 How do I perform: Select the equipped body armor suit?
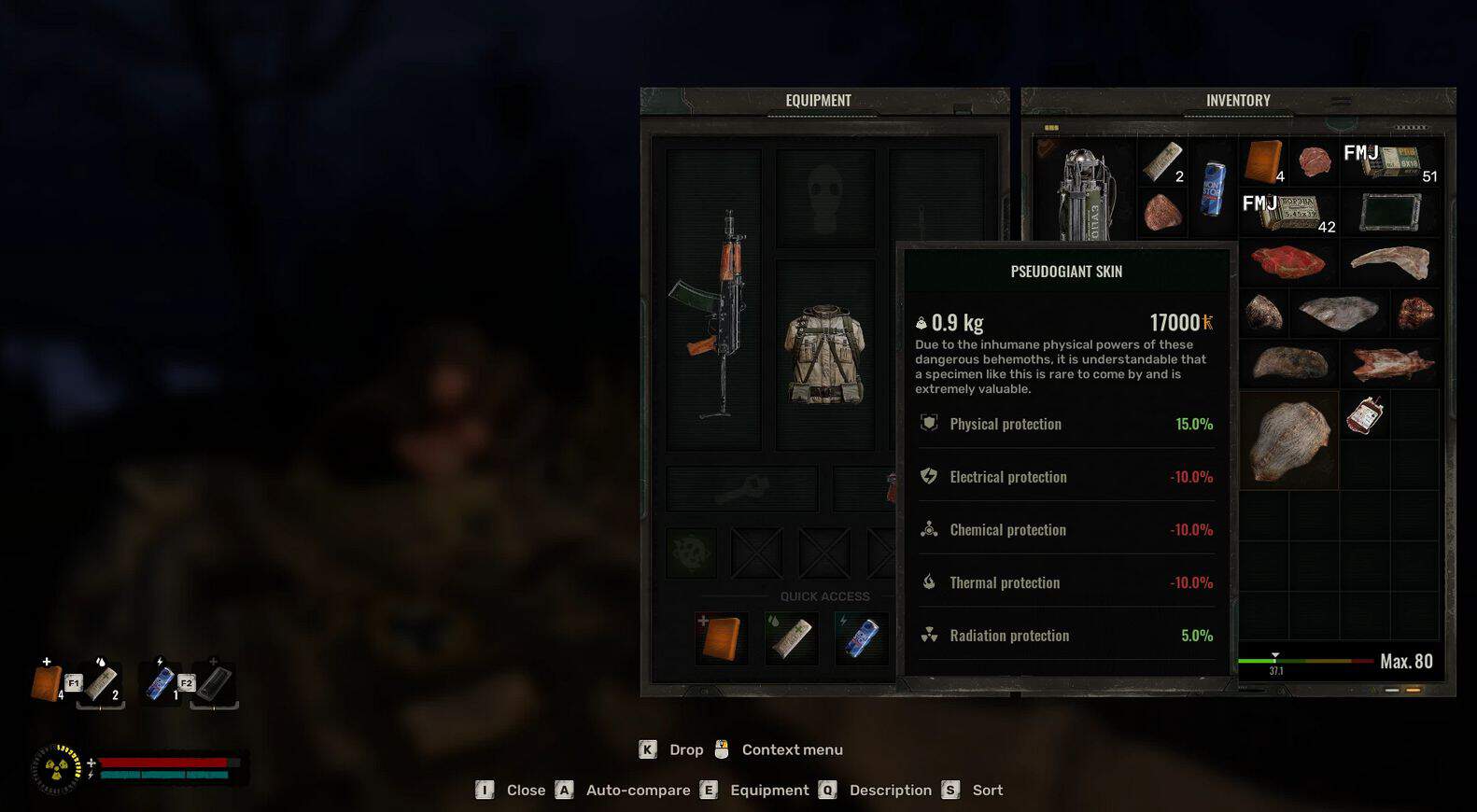pyautogui.click(x=825, y=355)
